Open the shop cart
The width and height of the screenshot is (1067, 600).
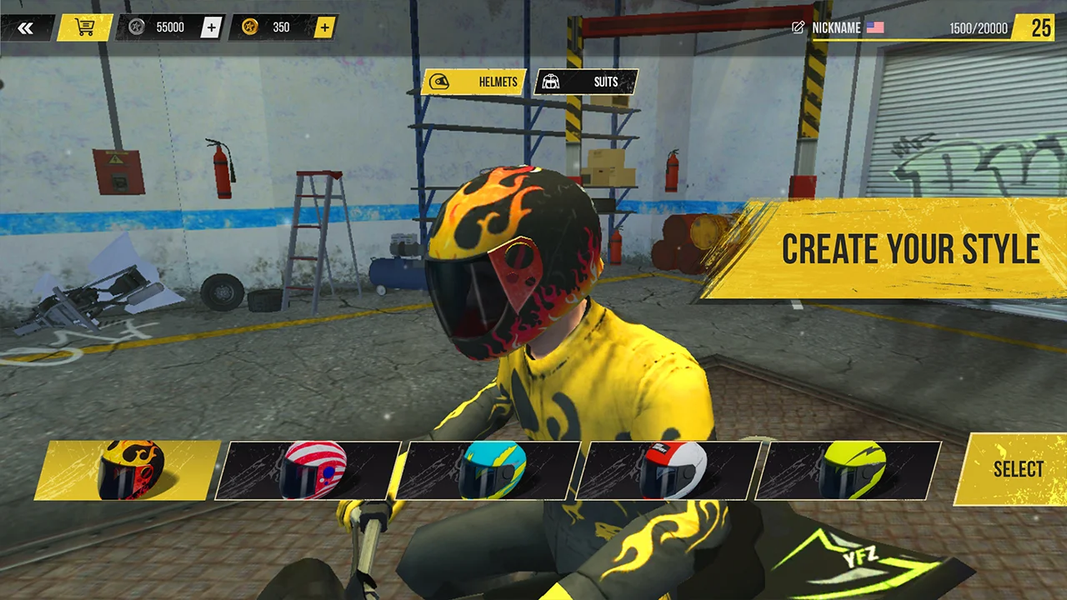point(85,28)
